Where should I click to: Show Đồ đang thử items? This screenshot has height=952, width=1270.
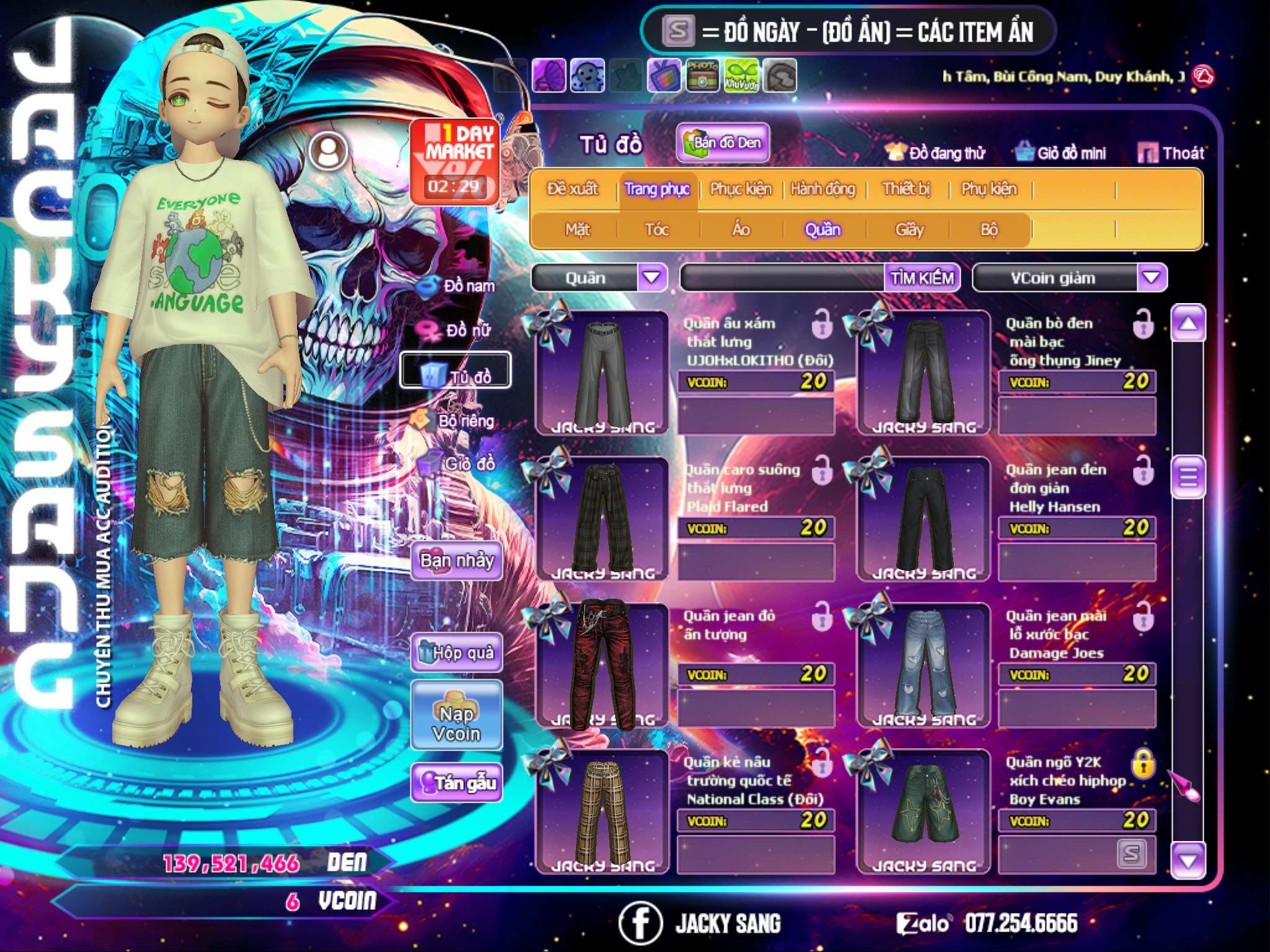coord(936,152)
